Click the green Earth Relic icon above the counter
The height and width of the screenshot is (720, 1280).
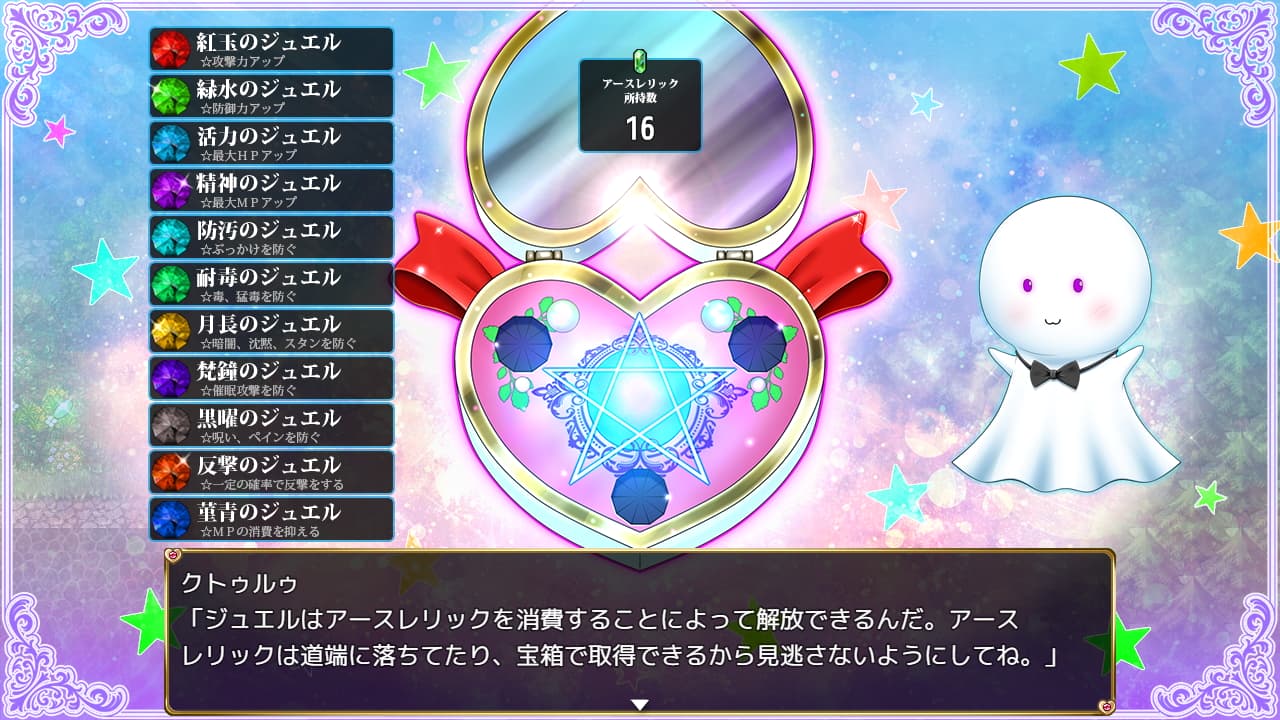tap(641, 61)
